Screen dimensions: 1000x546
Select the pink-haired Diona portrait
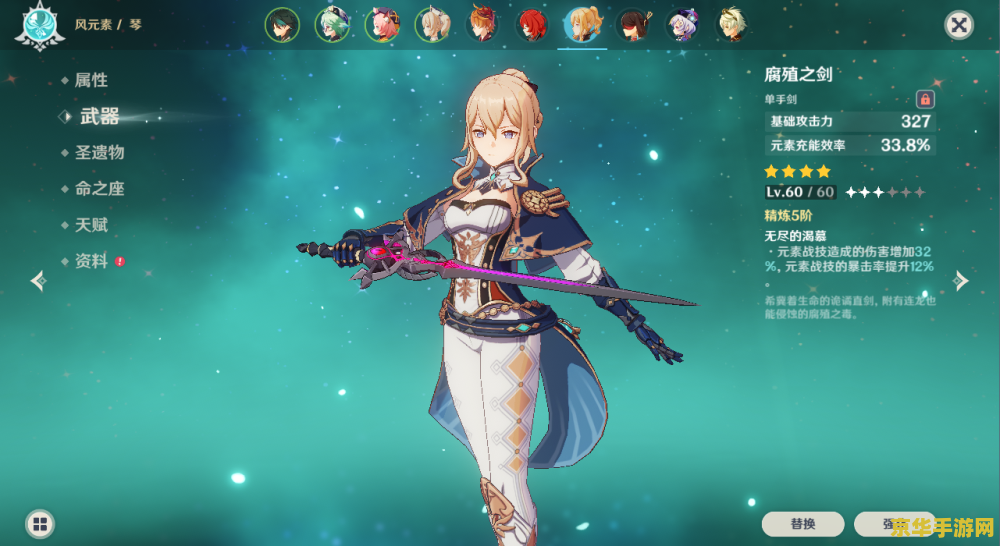click(x=382, y=25)
